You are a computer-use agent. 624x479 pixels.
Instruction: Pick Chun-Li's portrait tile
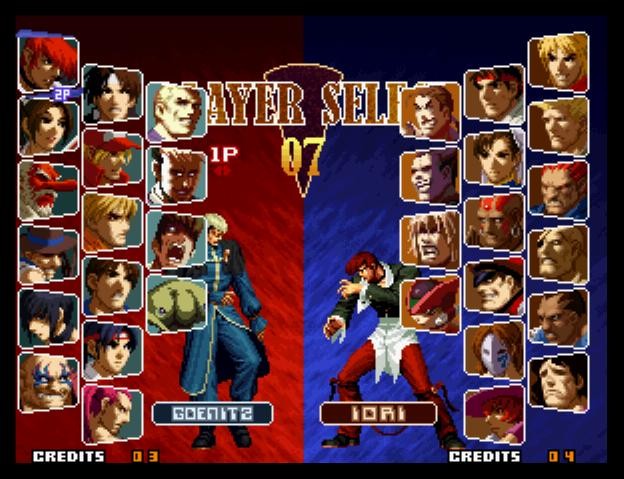[x=494, y=157]
